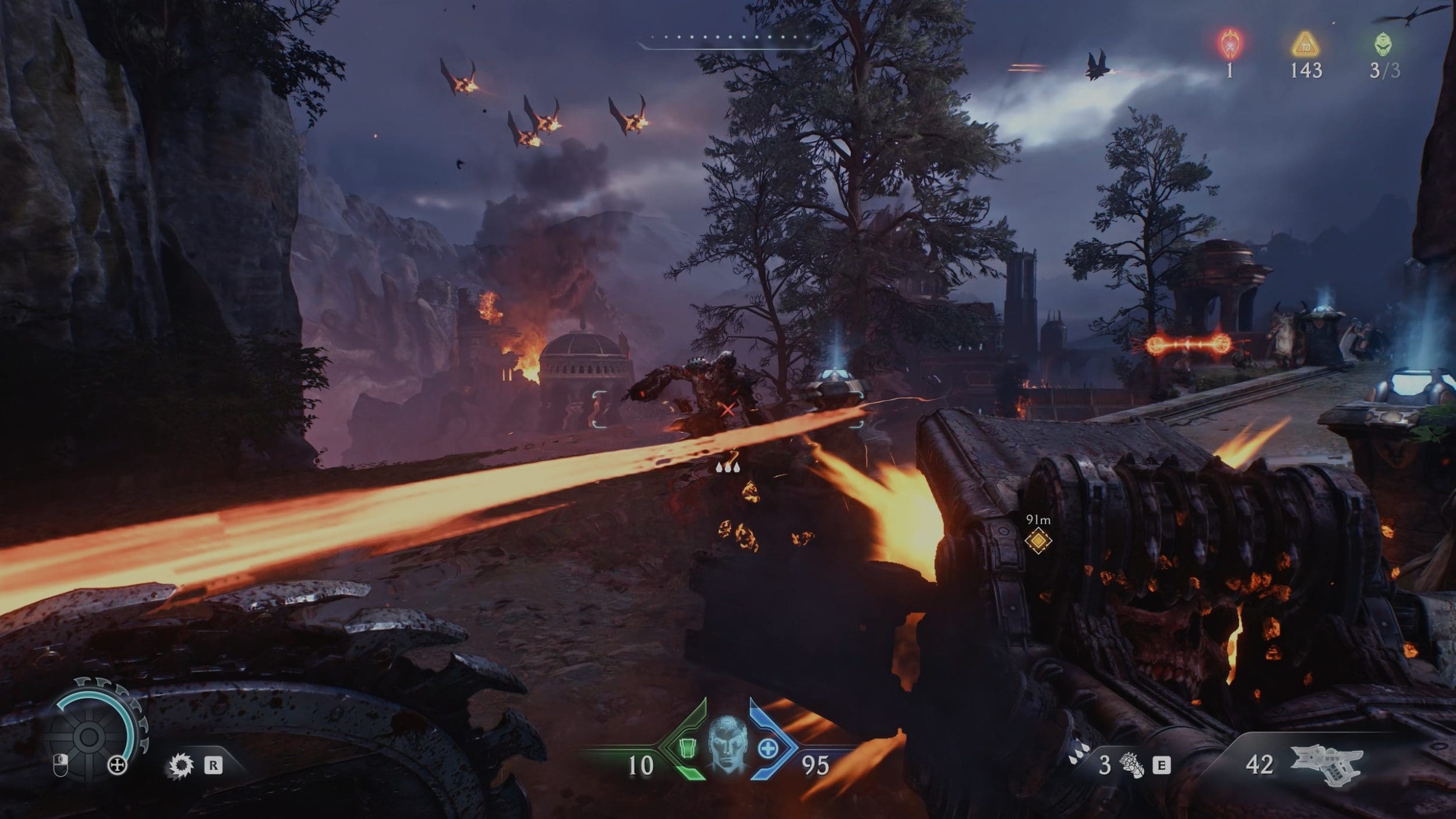
Task: Click the green Slayer helmet lives icon
Action: (x=1384, y=44)
